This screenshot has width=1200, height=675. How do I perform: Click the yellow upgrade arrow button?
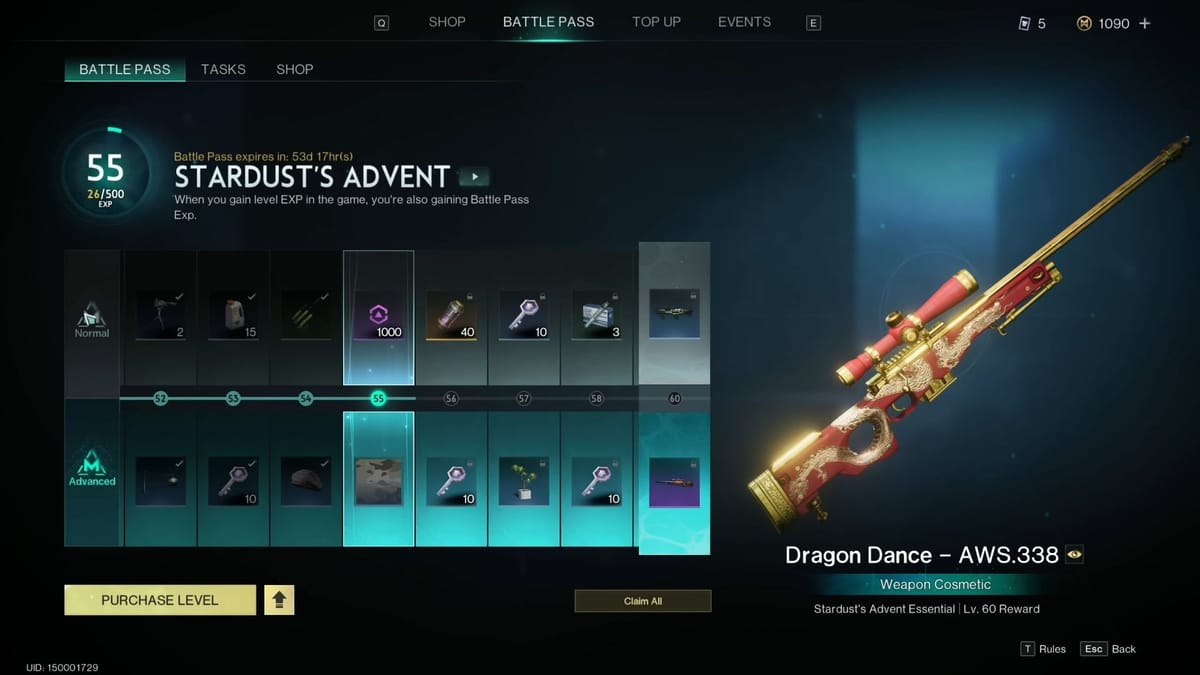point(279,600)
